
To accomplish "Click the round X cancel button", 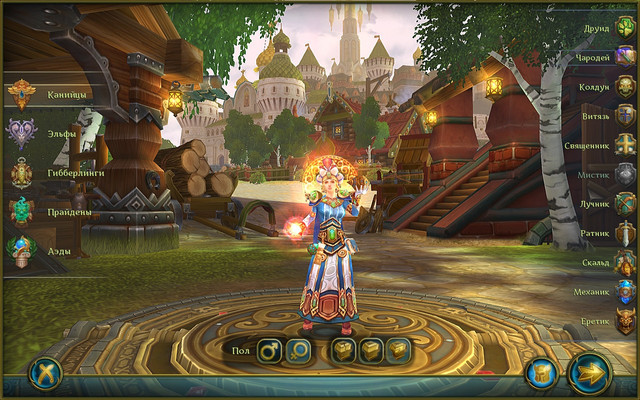I will point(45,374).
